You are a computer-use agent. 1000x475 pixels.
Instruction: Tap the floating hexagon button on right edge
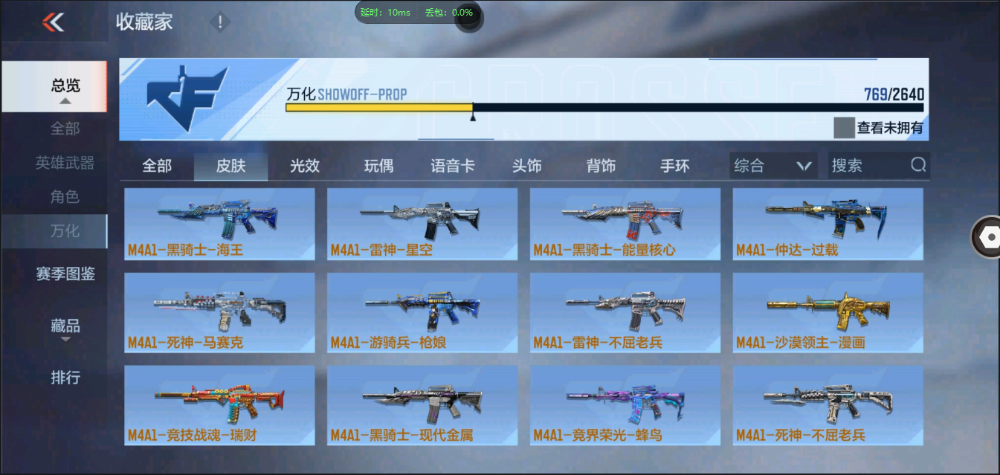990,236
